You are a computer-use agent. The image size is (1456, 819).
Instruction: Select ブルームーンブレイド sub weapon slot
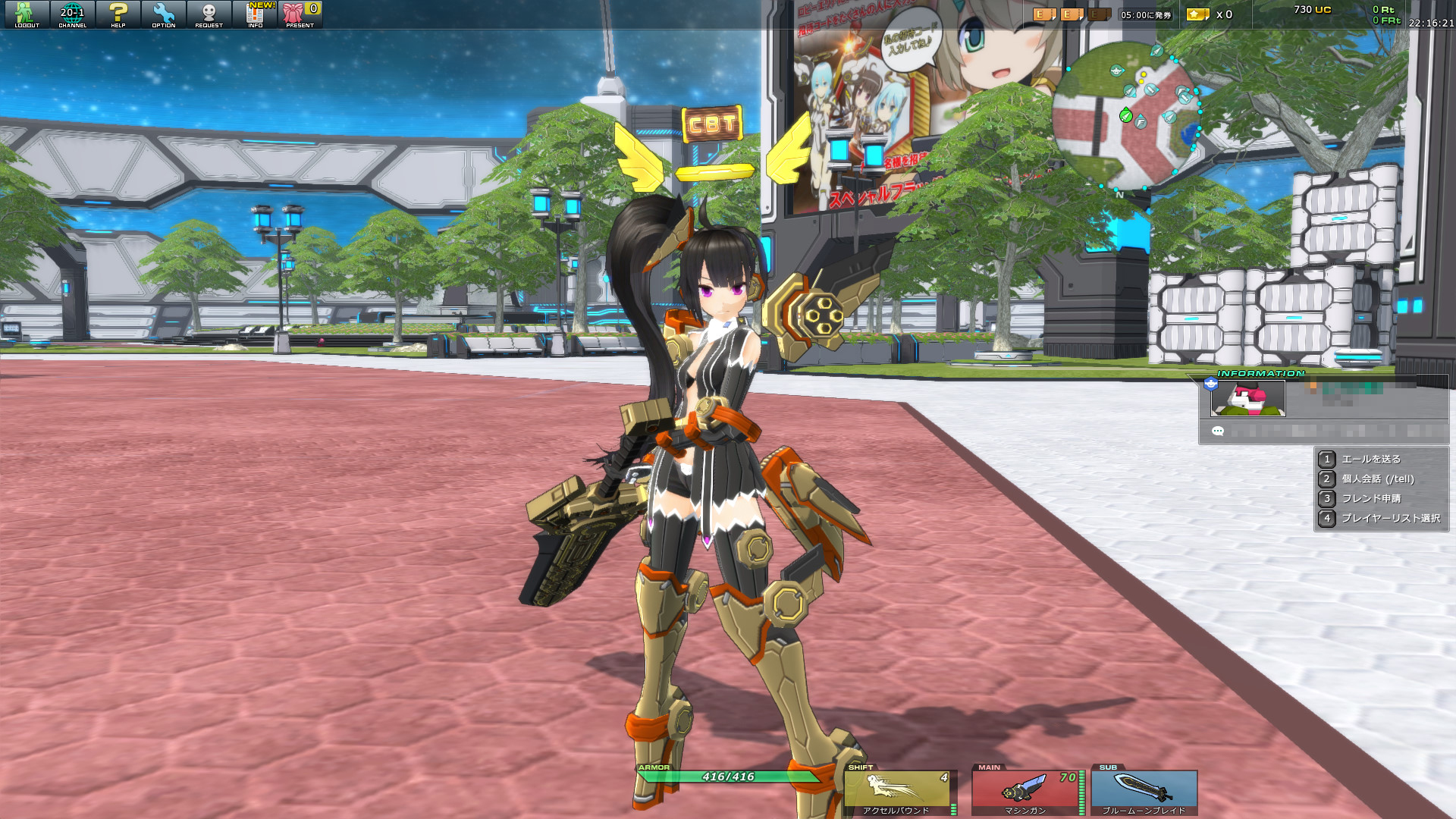1144,792
